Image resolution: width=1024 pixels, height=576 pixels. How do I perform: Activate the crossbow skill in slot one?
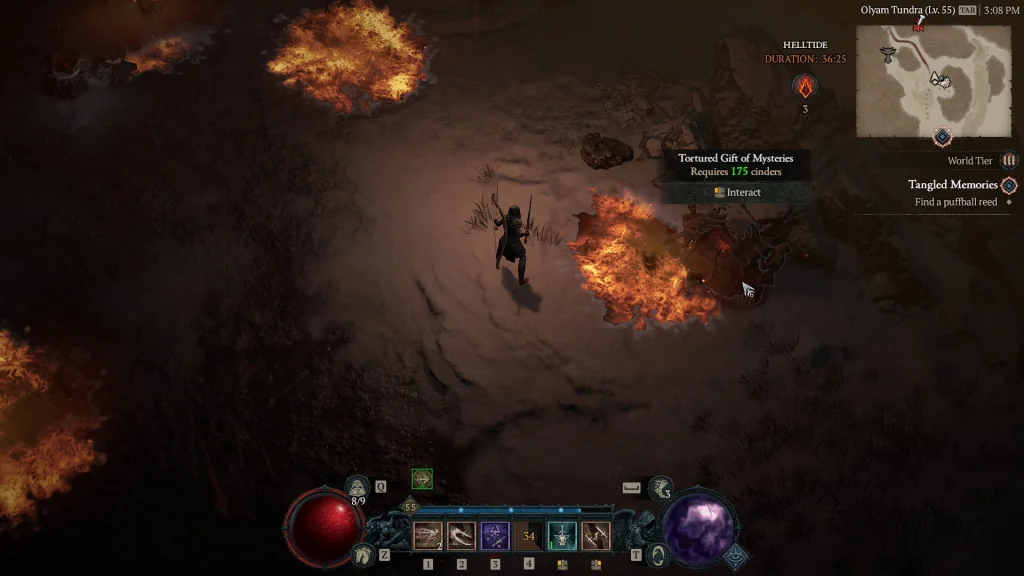pos(428,536)
